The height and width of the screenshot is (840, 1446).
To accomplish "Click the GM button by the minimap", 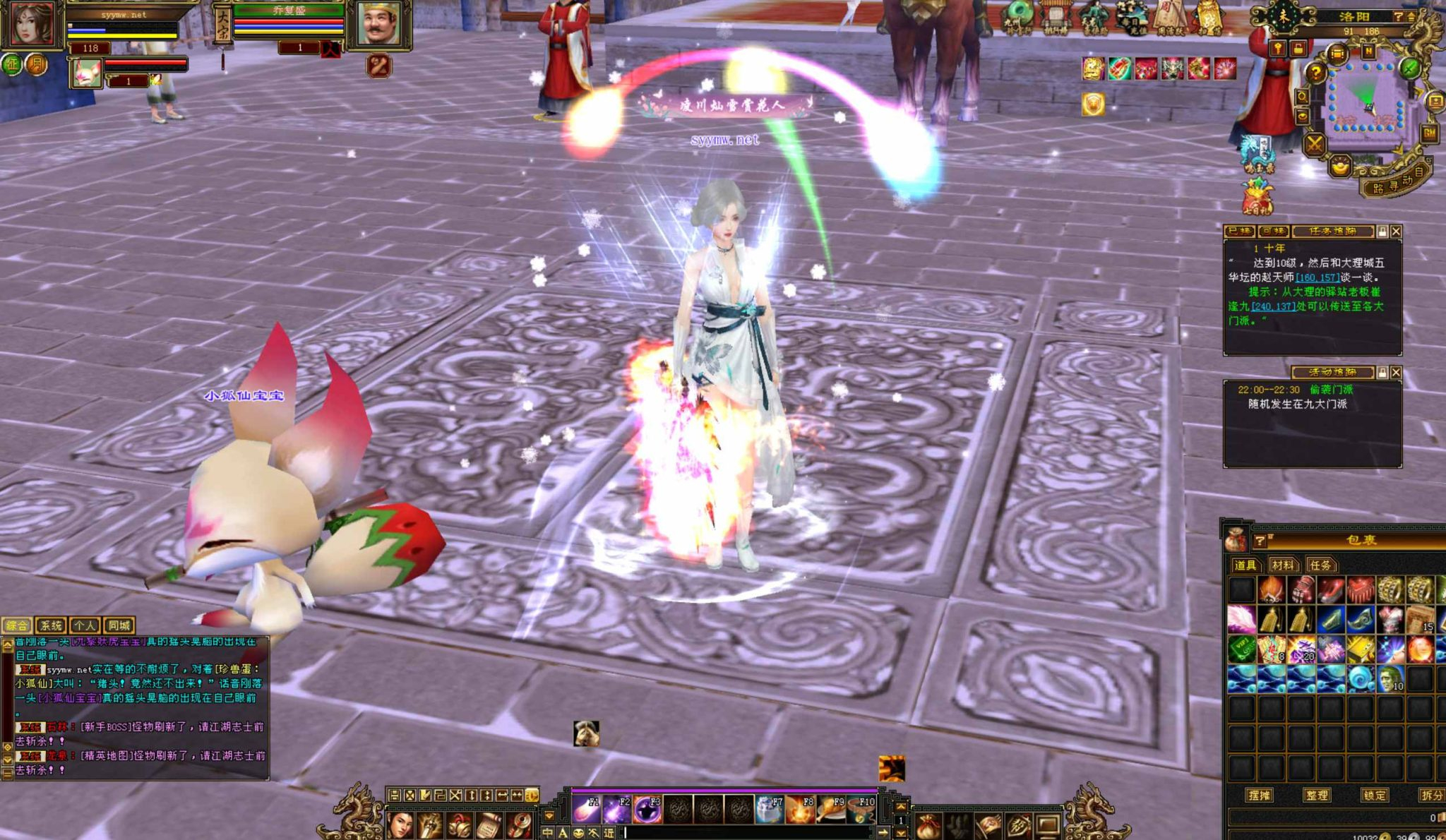I will pyautogui.click(x=1429, y=133).
